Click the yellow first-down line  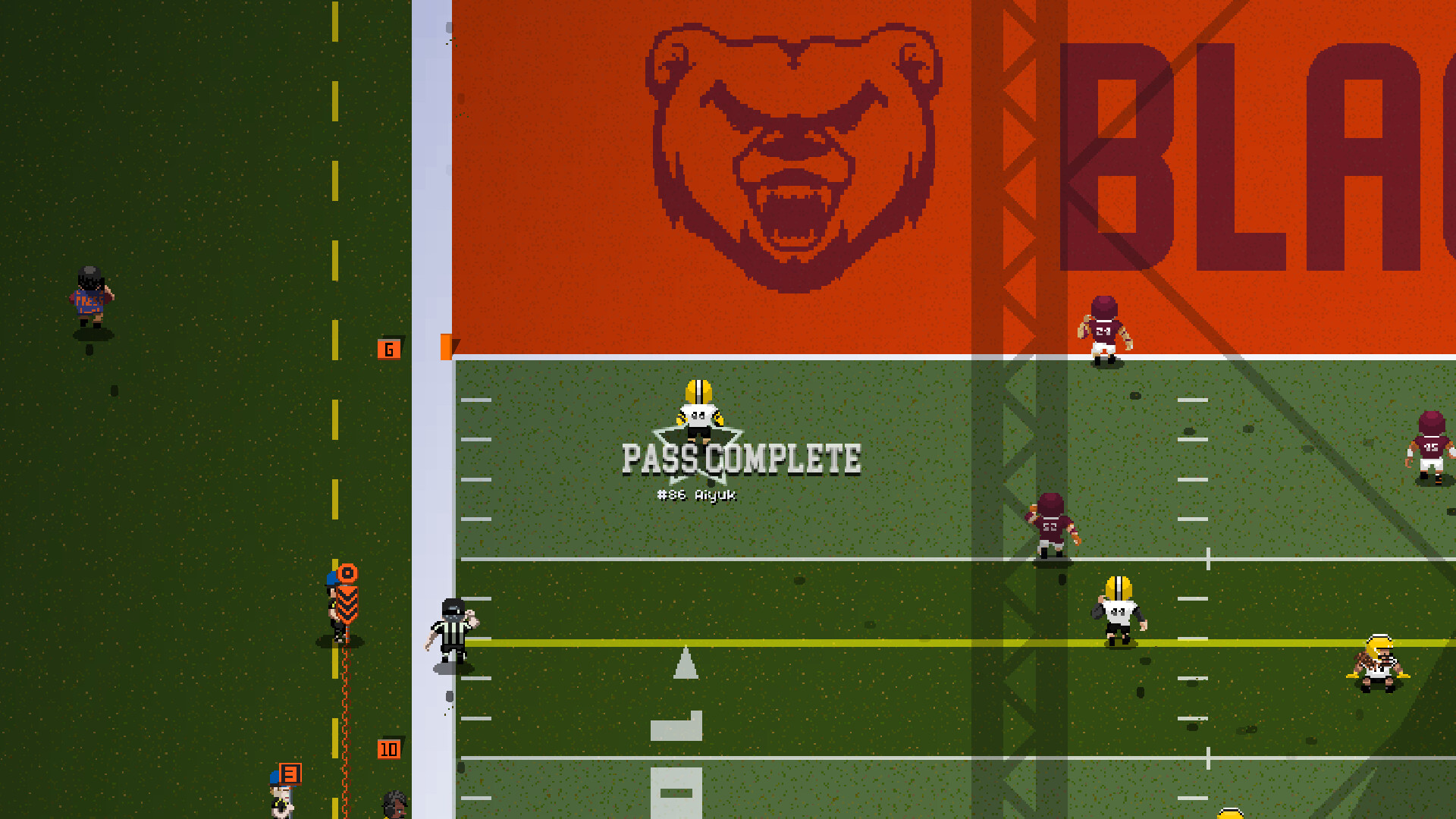758,641
